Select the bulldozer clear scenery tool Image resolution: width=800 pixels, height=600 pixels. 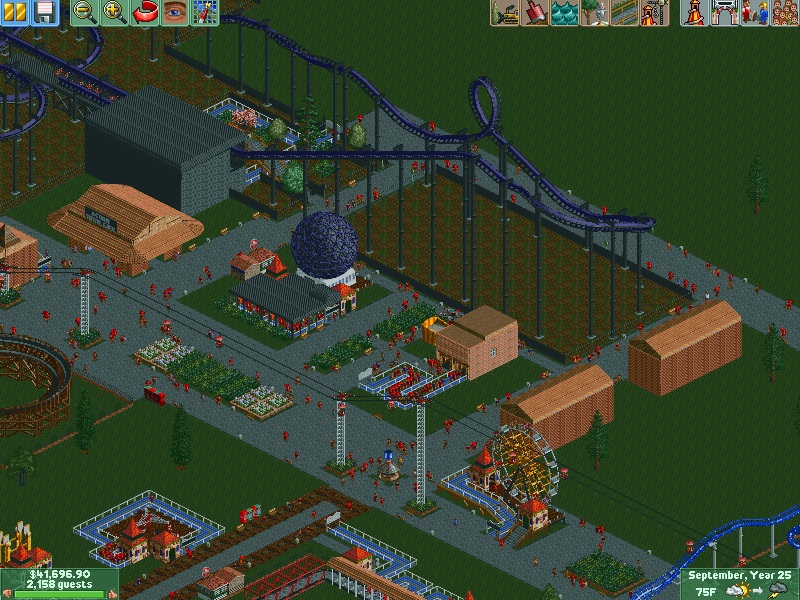click(505, 13)
